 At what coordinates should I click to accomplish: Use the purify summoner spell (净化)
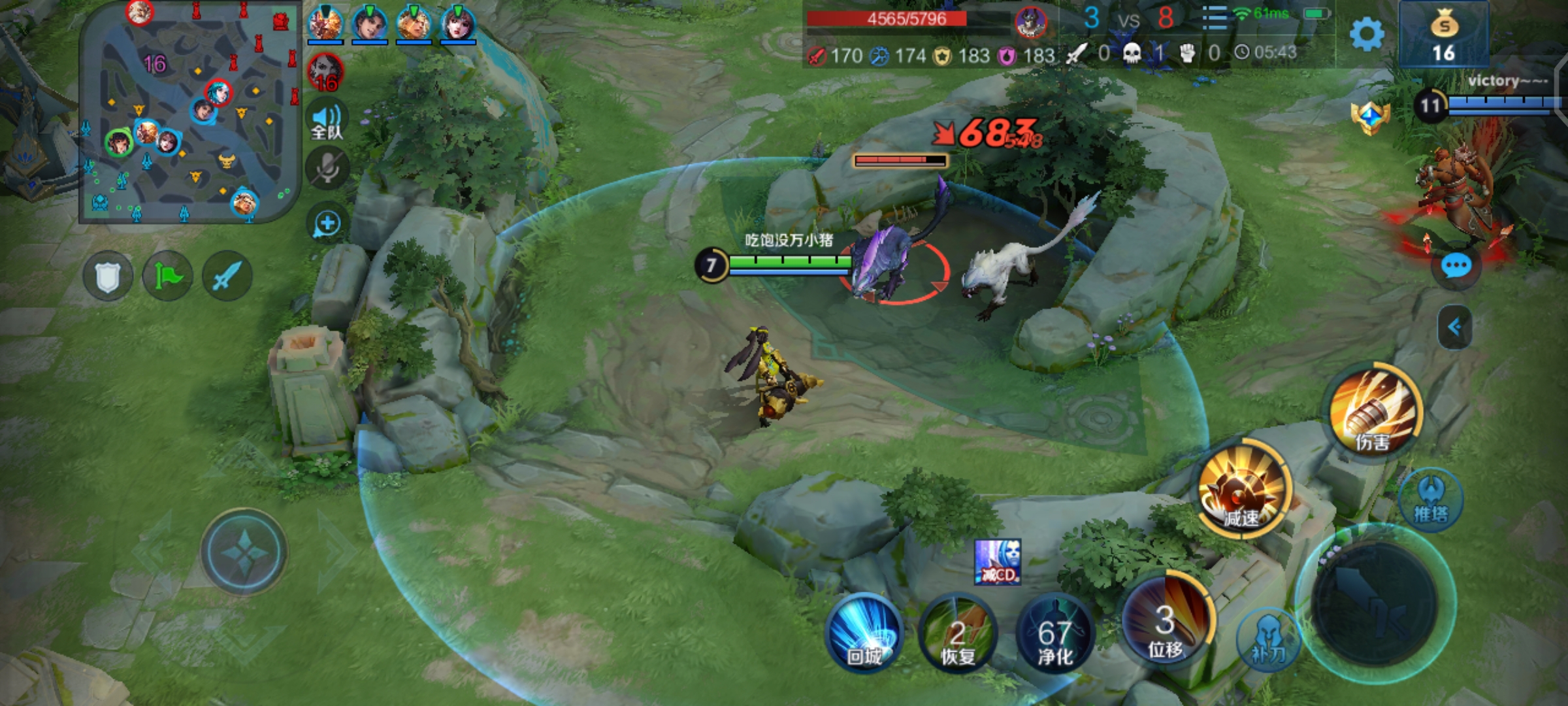[1054, 635]
